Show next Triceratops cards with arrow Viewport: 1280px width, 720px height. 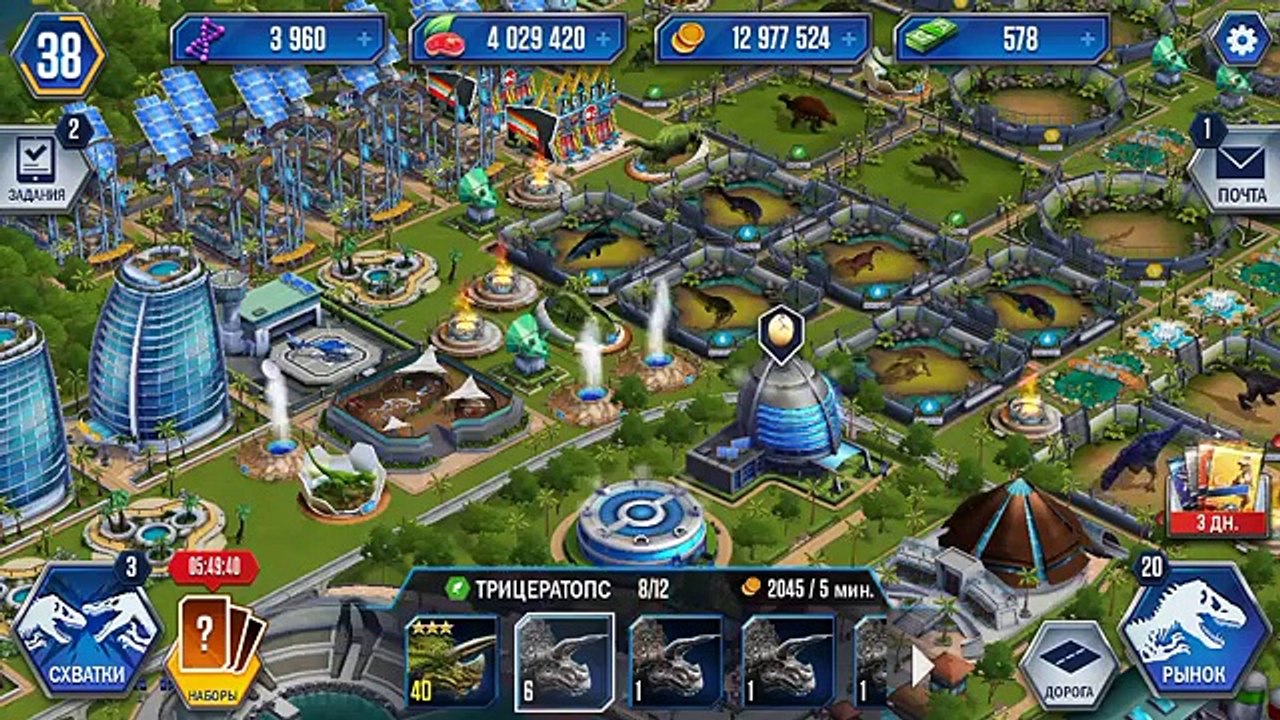(921, 666)
